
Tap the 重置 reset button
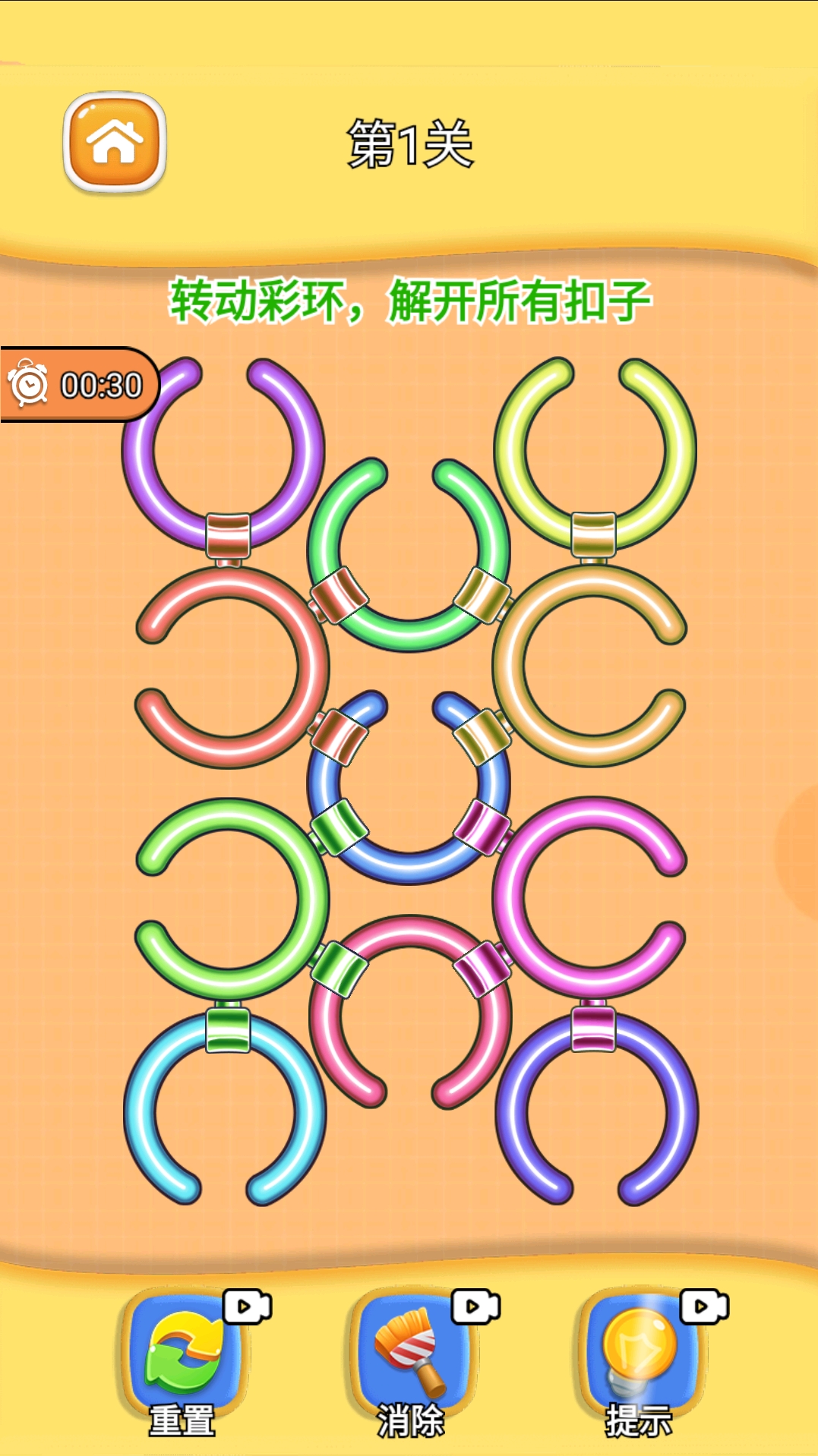(x=183, y=1359)
